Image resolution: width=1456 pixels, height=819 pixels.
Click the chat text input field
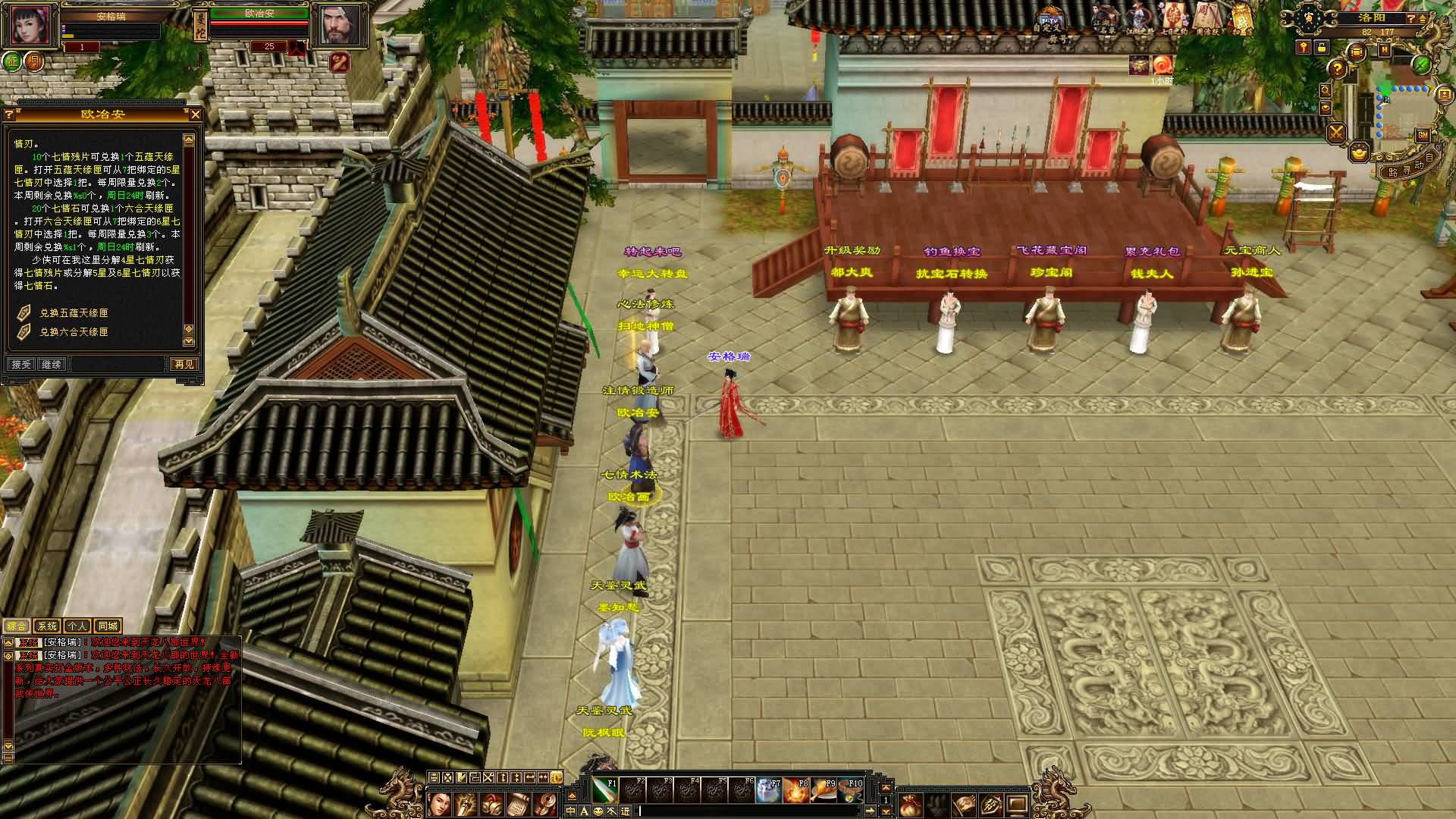758,811
